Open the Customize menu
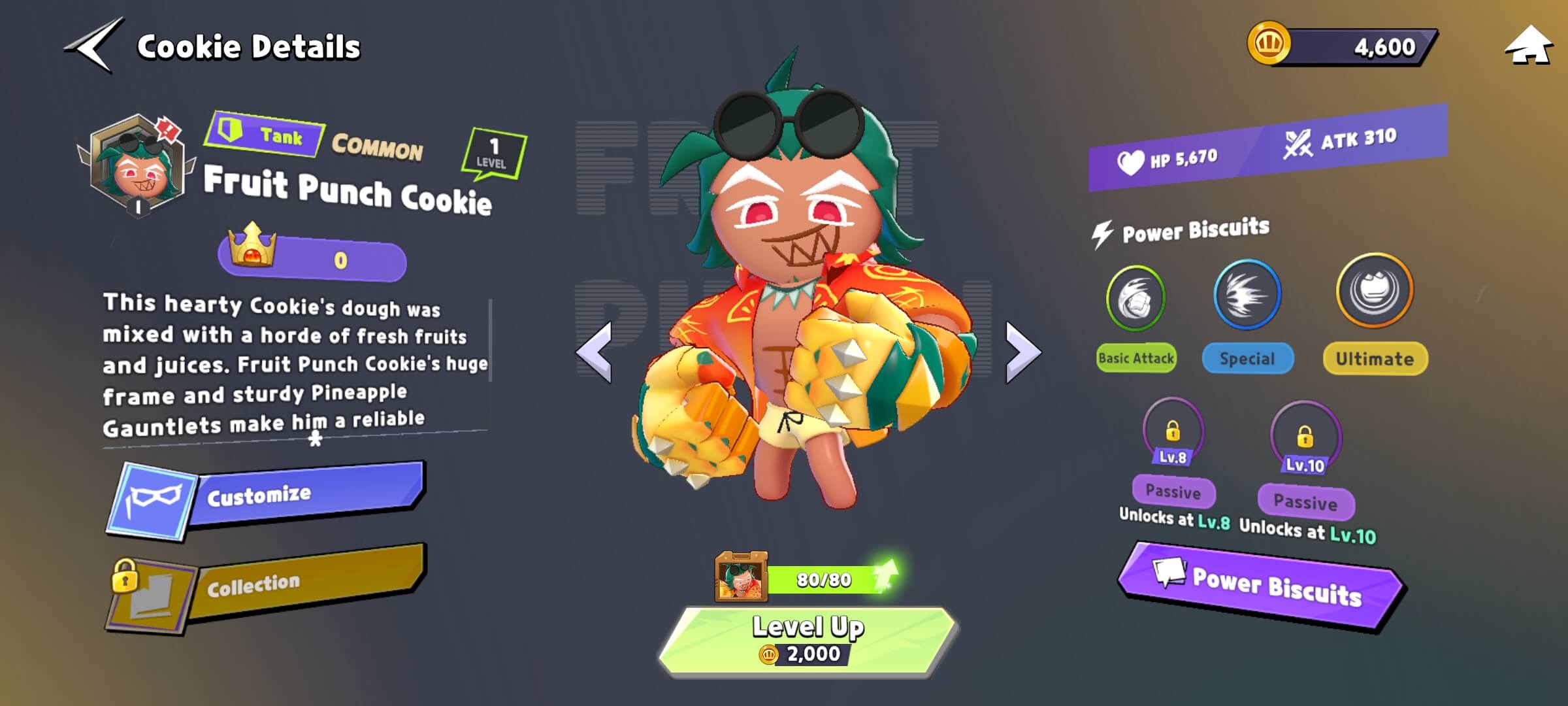Viewport: 1568px width, 706px height. tap(268, 499)
